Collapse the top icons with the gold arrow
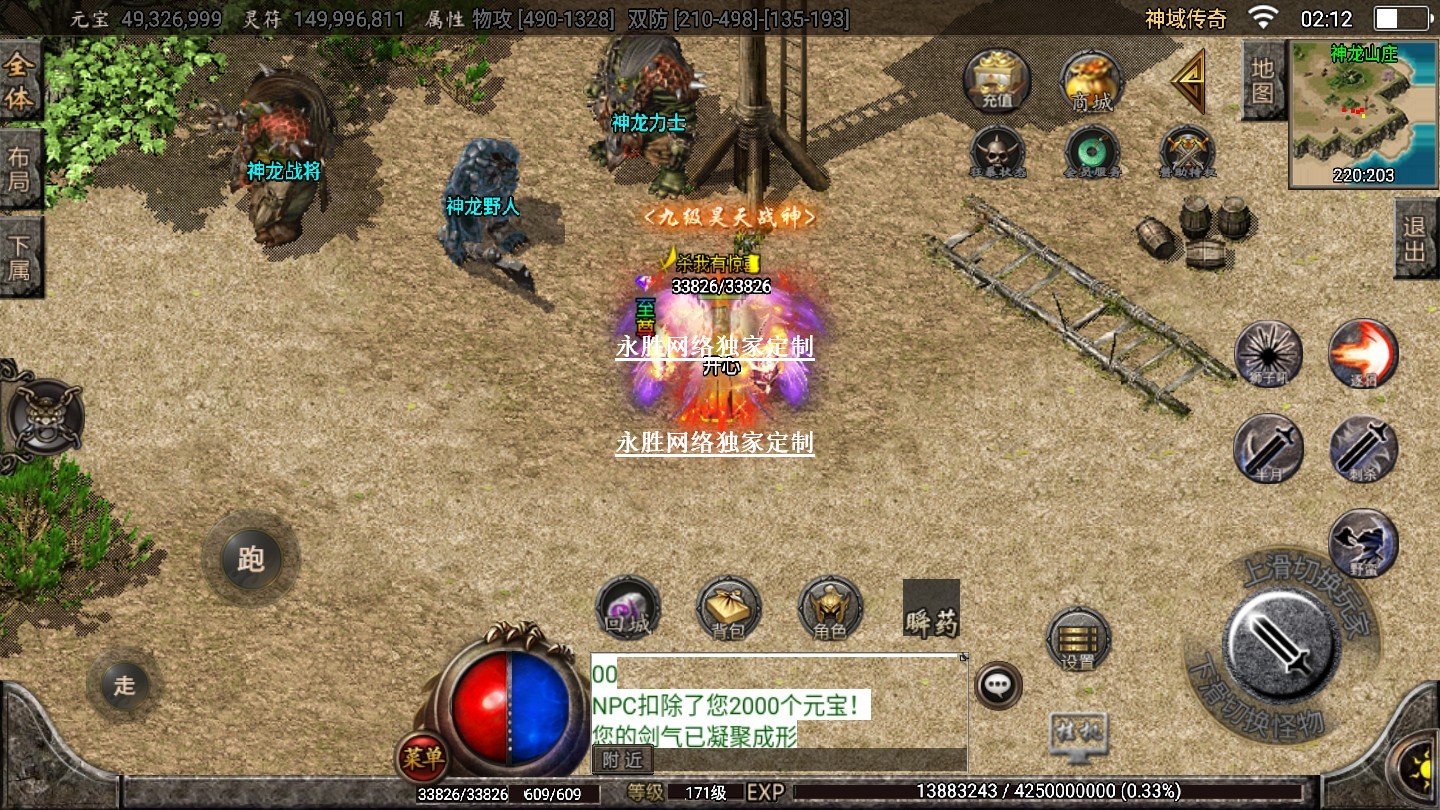Image resolution: width=1440 pixels, height=810 pixels. coord(1189,81)
